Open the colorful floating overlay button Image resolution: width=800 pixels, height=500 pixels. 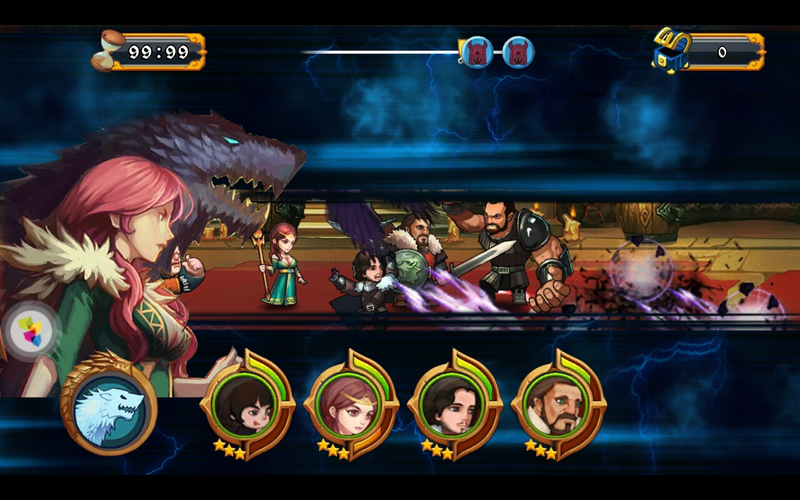pyautogui.click(x=31, y=331)
